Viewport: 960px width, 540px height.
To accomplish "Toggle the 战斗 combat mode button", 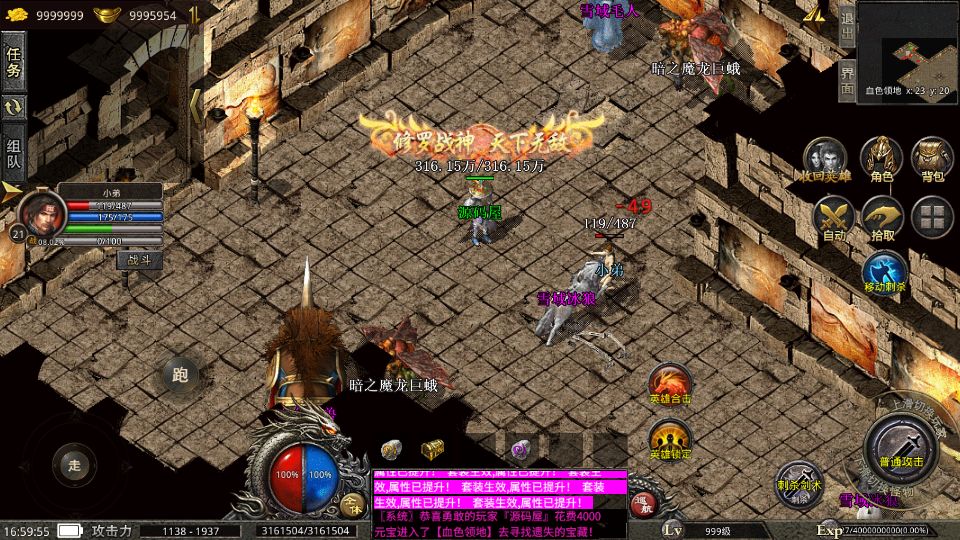I will pyautogui.click(x=140, y=260).
